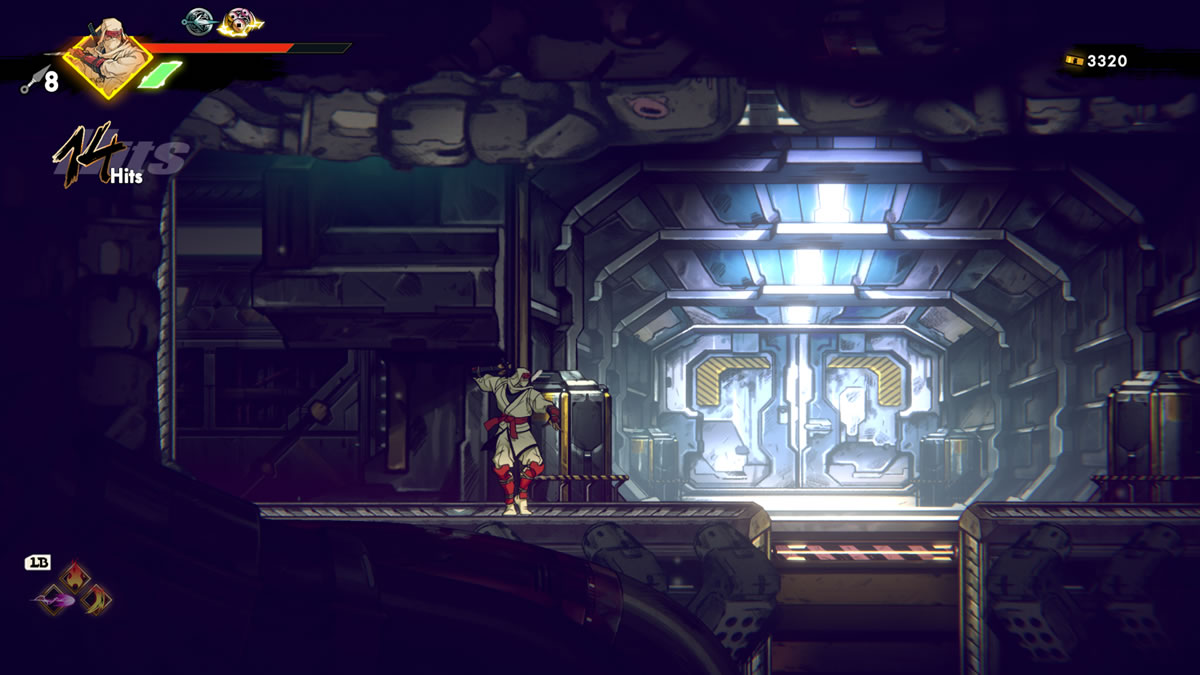Select the kunai throwing knife icon
Image resolution: width=1200 pixels, height=675 pixels.
tap(30, 79)
